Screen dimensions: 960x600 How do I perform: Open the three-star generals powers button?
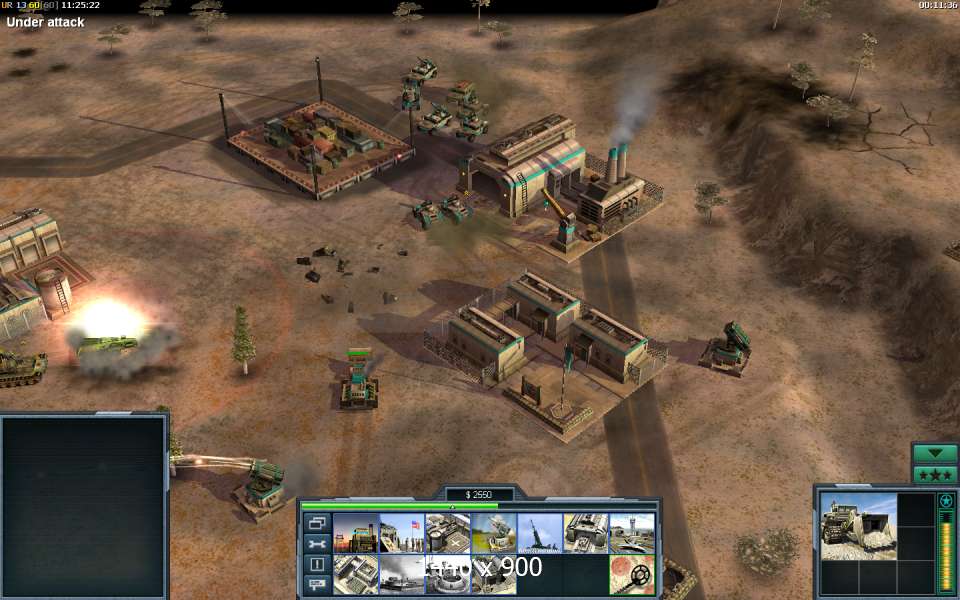(x=935, y=474)
